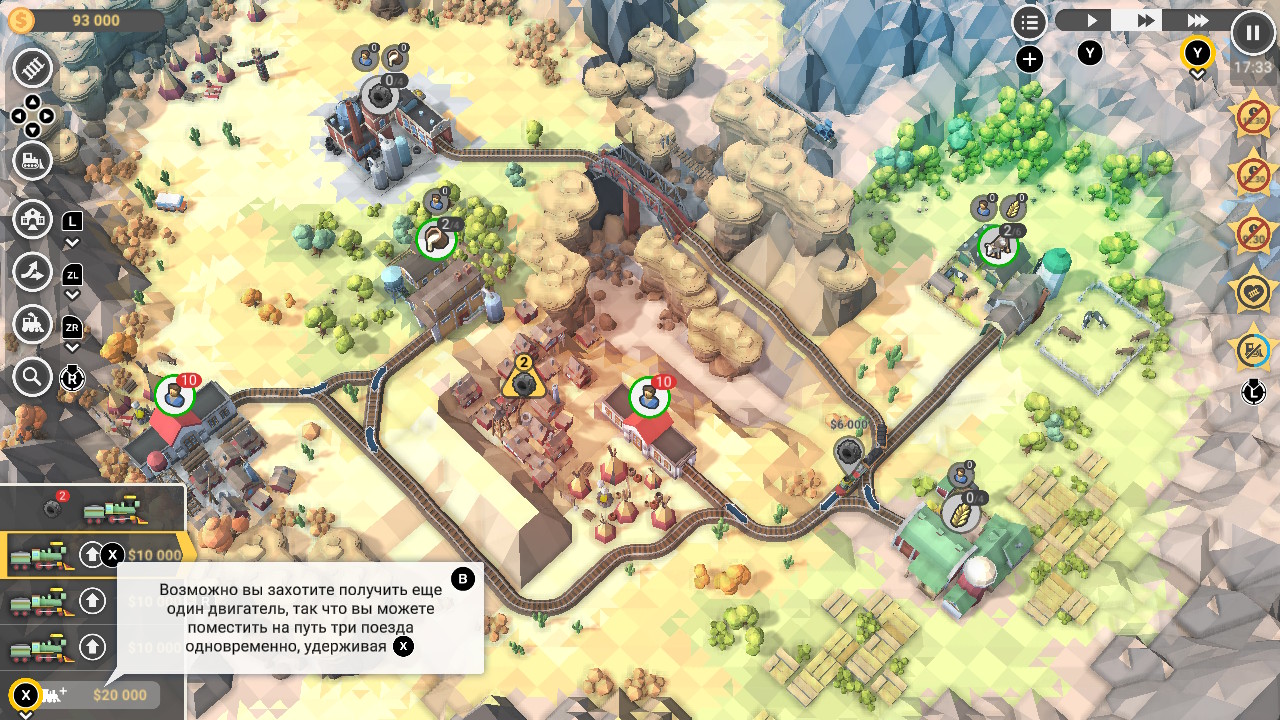Screen dimensions: 1280x720
Task: Choose the track switch junction tool
Action: coord(32,271)
